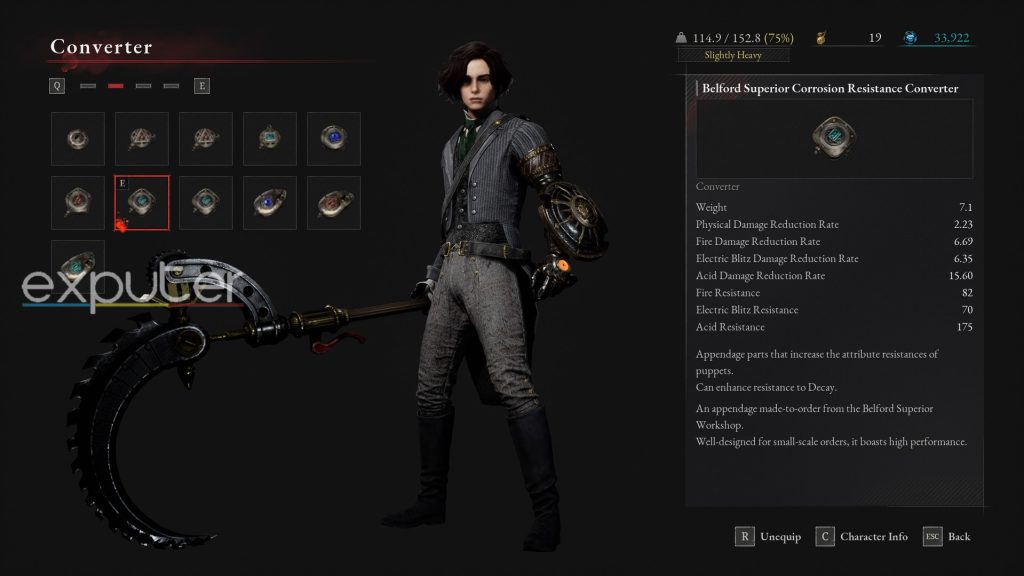Select the plain gray ring converter
This screenshot has width=1024, height=576.
click(78, 138)
